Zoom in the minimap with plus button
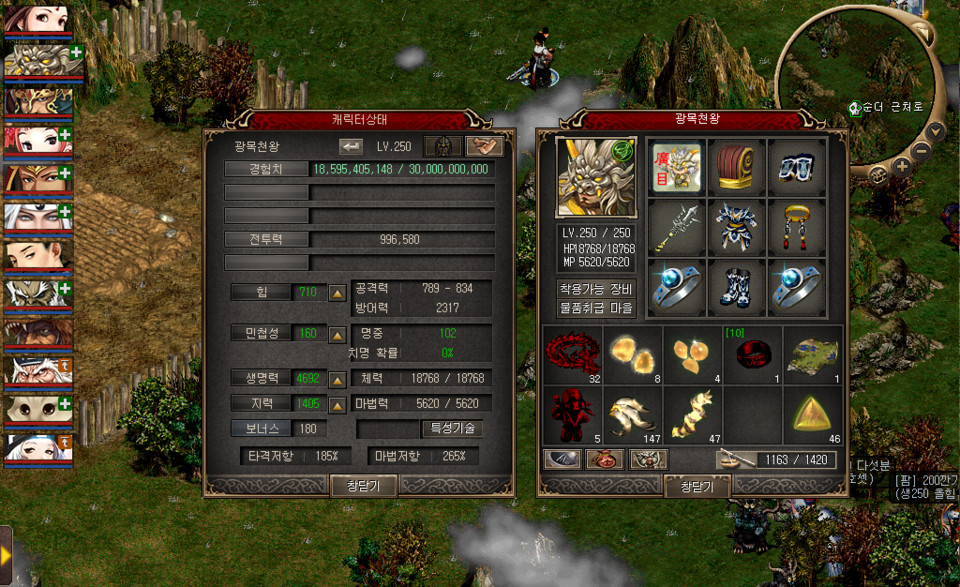Image resolution: width=960 pixels, height=587 pixels. click(902, 166)
